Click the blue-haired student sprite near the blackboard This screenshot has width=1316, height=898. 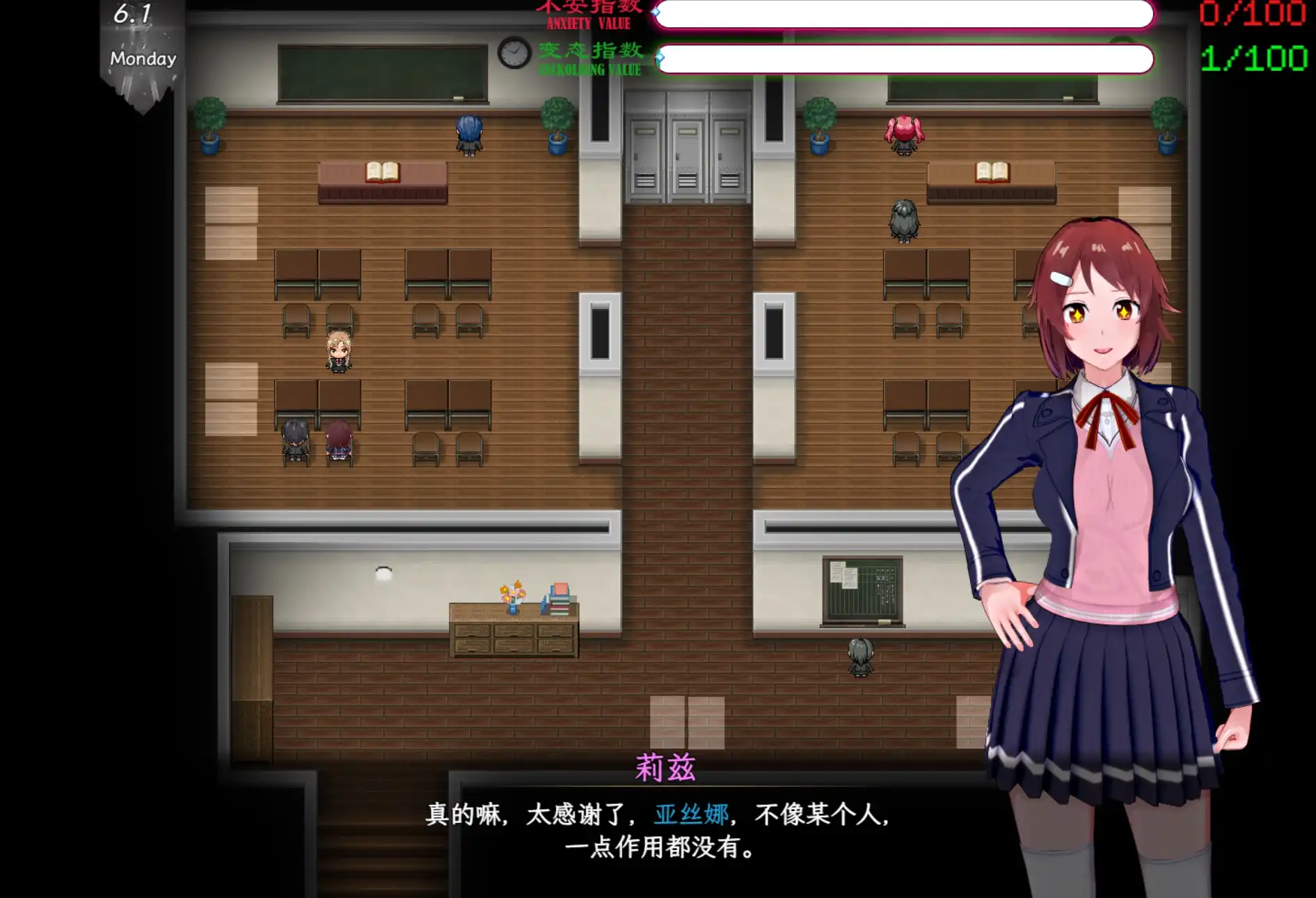(468, 134)
